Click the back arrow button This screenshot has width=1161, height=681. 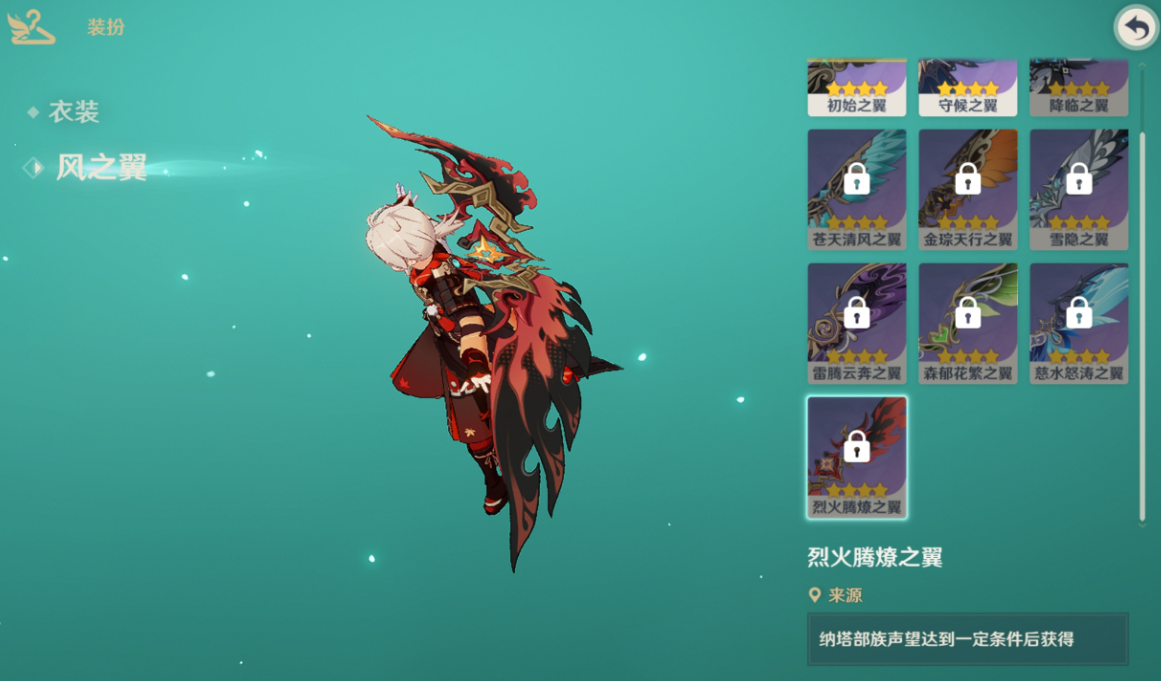(1136, 28)
